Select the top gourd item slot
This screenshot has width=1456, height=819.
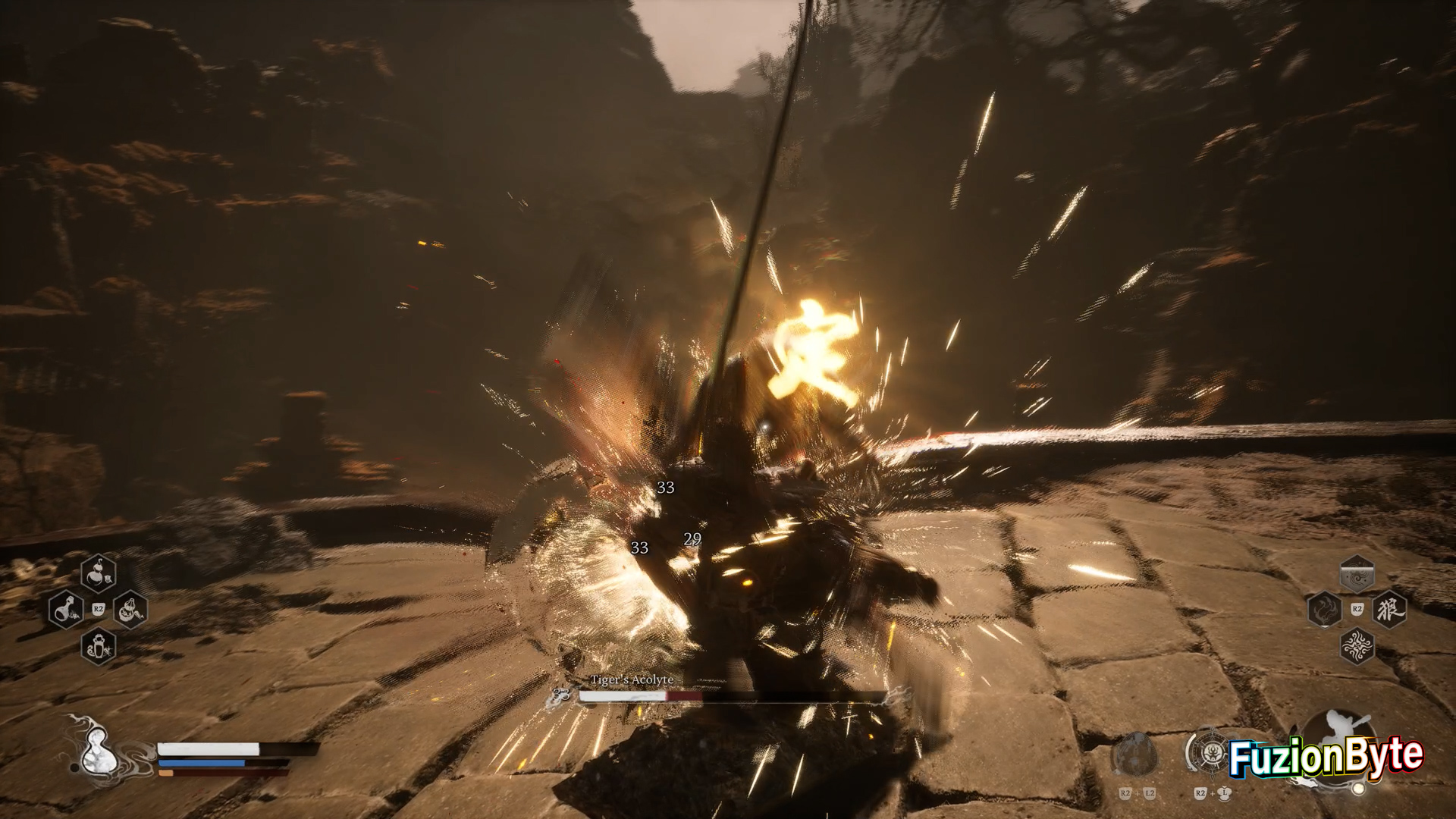[99, 573]
